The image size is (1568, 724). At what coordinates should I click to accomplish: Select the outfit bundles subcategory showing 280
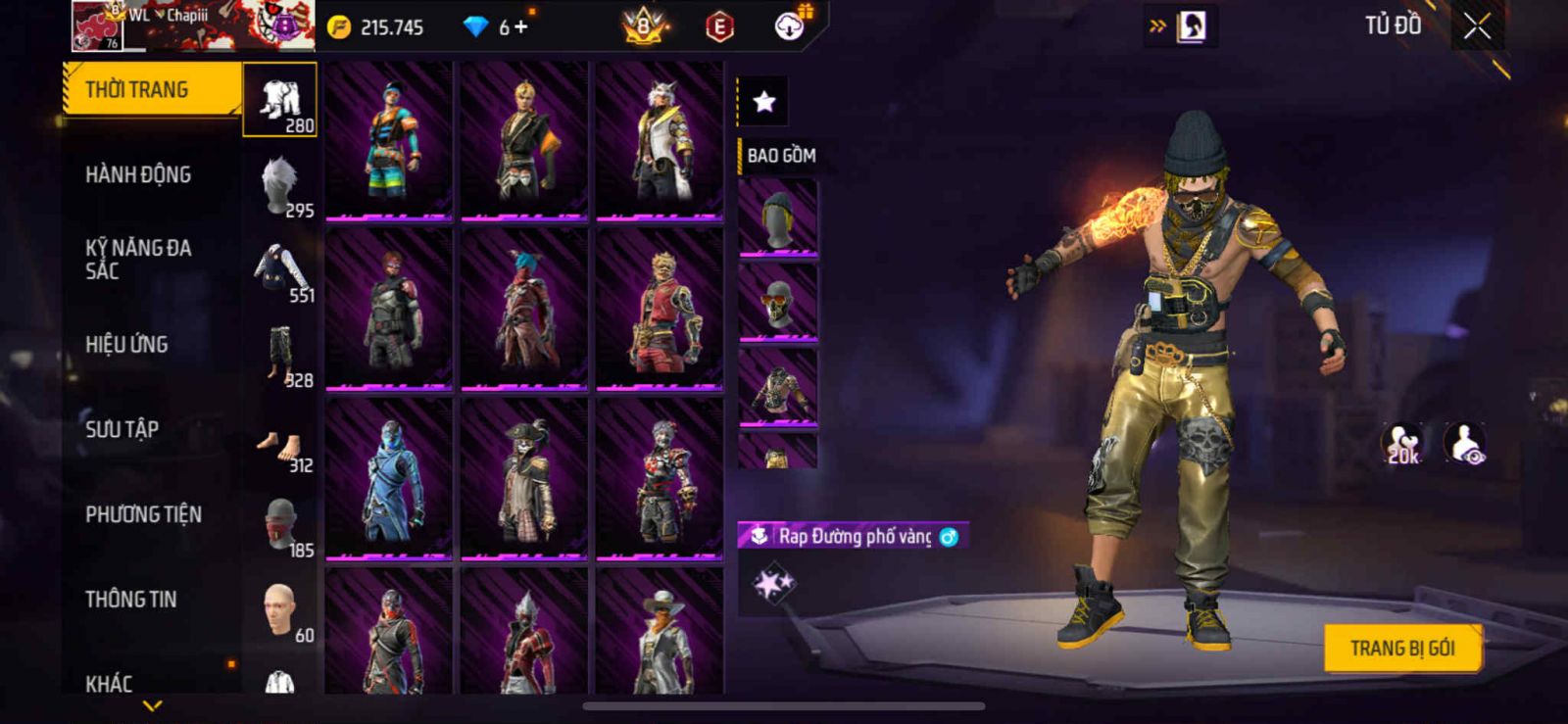pos(280,100)
